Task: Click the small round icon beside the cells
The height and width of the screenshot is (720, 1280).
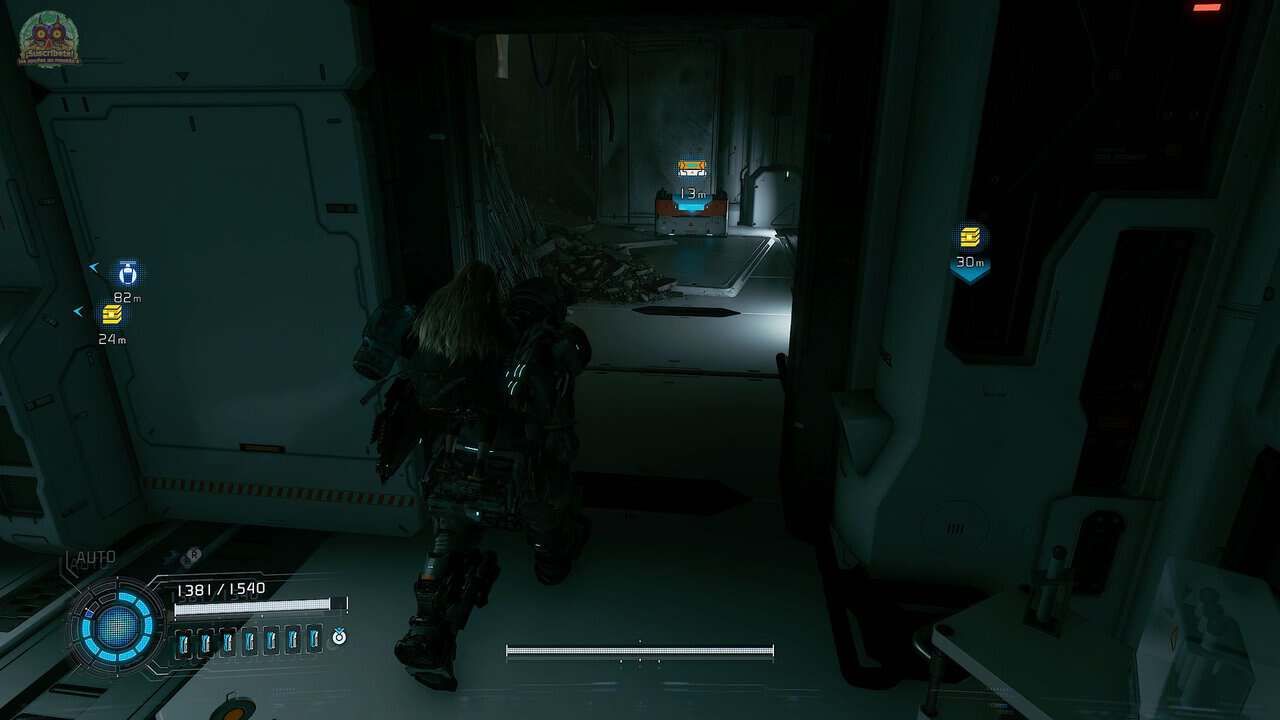Action: tap(339, 636)
